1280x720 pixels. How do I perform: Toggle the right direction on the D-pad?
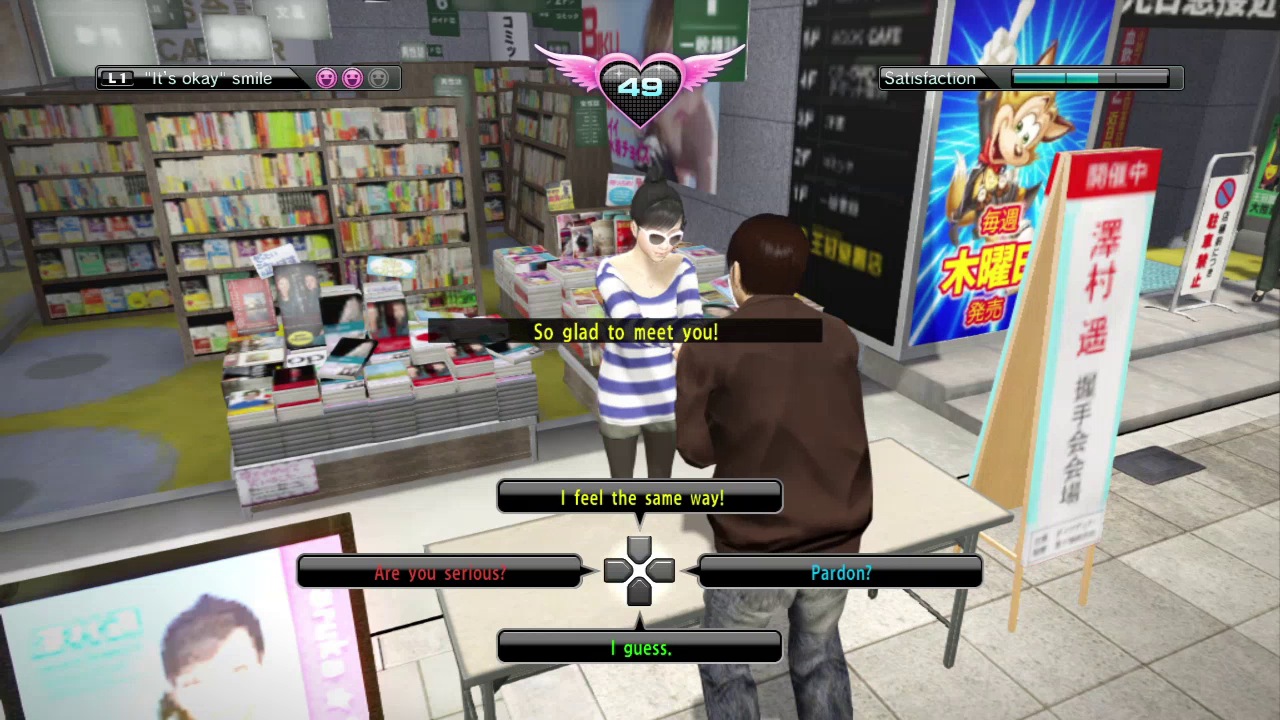tap(661, 570)
